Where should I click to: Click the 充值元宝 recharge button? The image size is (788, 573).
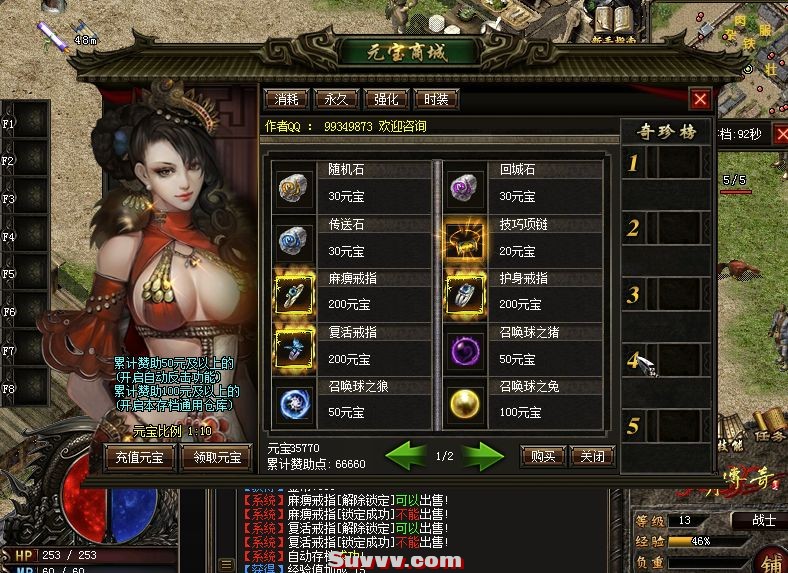tap(141, 458)
